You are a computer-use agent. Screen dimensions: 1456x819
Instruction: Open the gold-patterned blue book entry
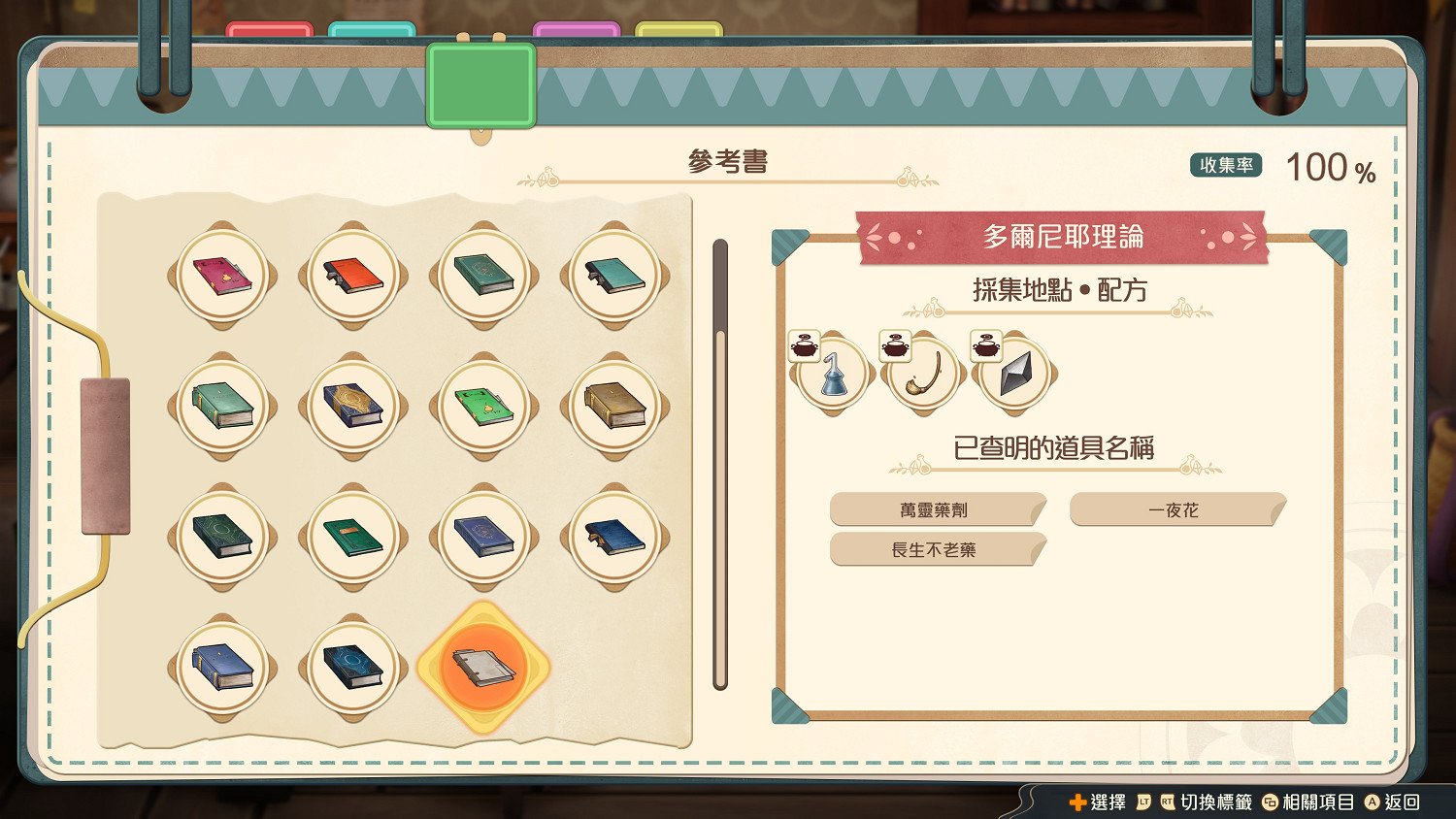(x=353, y=407)
